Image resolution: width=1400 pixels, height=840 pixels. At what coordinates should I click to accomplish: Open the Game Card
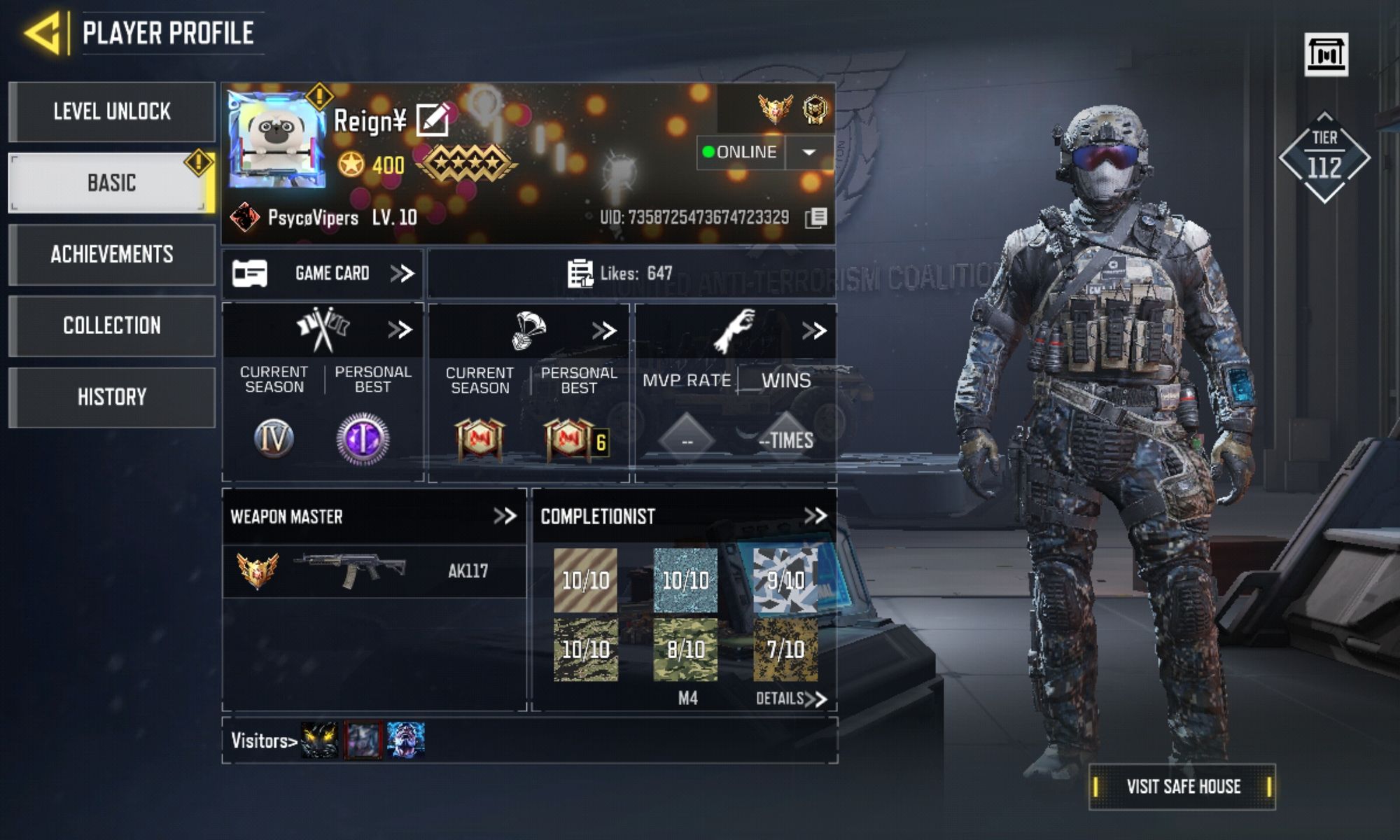click(323, 273)
